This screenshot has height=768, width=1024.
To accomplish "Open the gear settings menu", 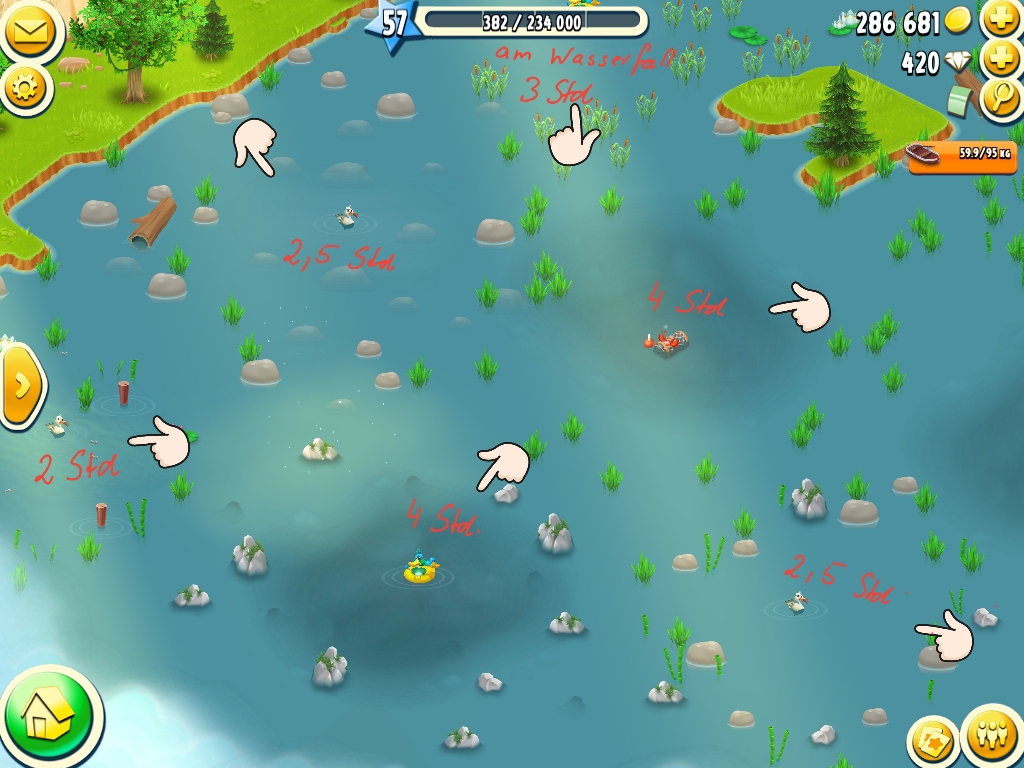I will click(x=26, y=88).
